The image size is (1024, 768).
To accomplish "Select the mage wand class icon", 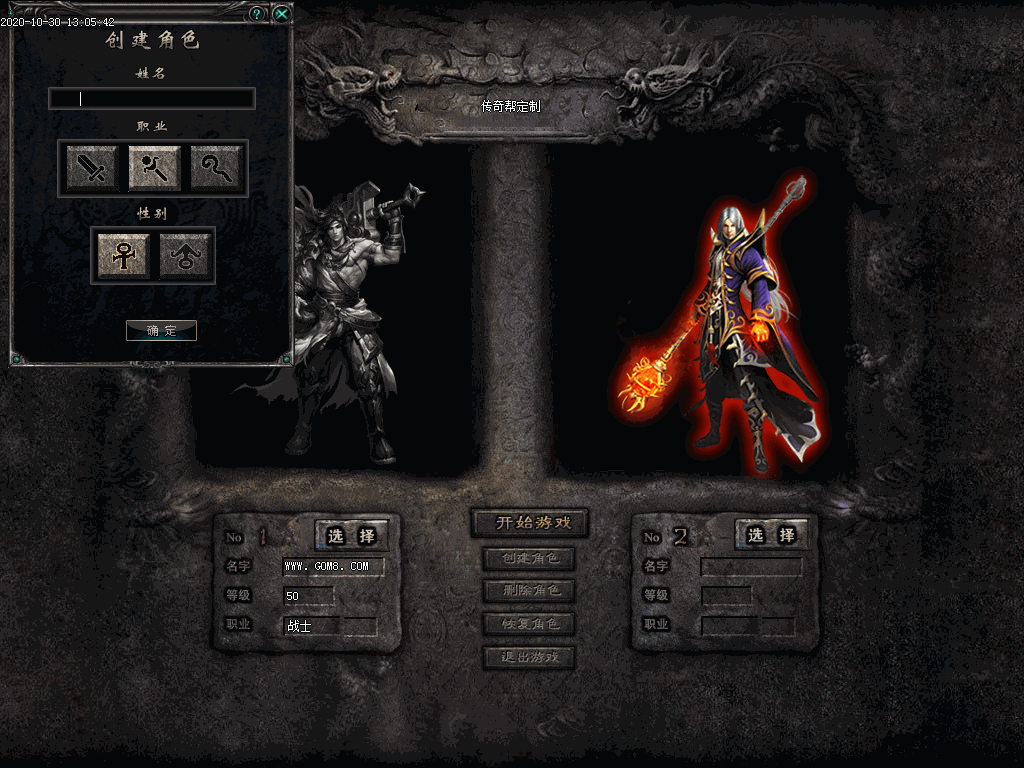I will point(154,168).
